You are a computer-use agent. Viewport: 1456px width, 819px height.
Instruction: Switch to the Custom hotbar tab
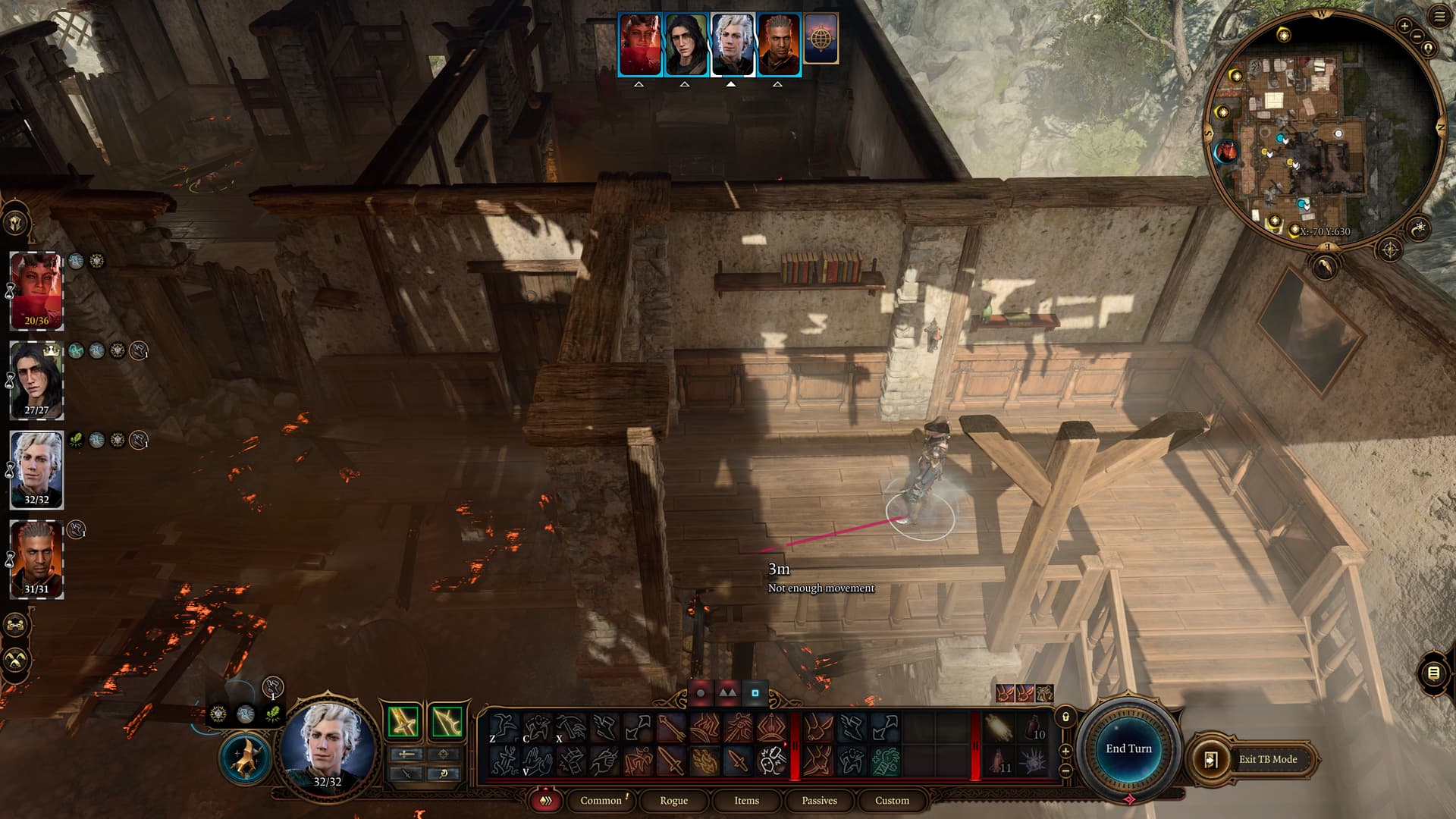tap(892, 800)
